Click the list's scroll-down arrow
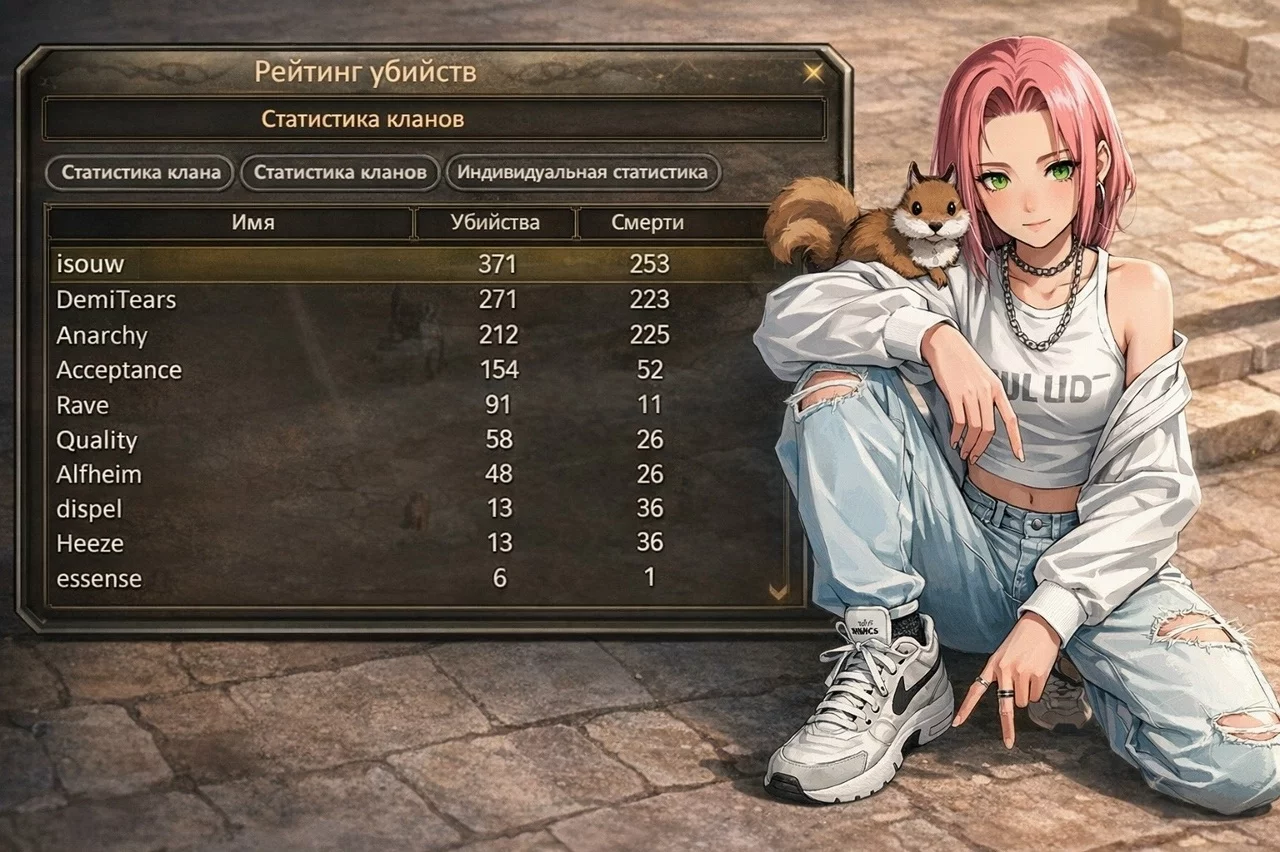1280x852 pixels. coord(778,592)
